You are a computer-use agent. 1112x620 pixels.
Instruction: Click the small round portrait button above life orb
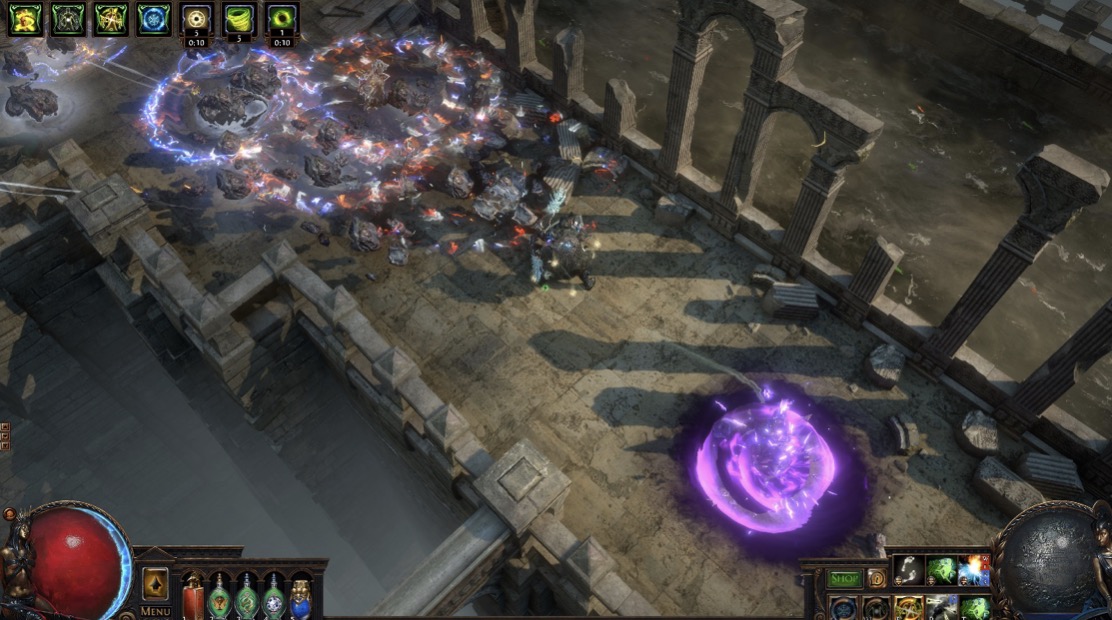coord(10,515)
